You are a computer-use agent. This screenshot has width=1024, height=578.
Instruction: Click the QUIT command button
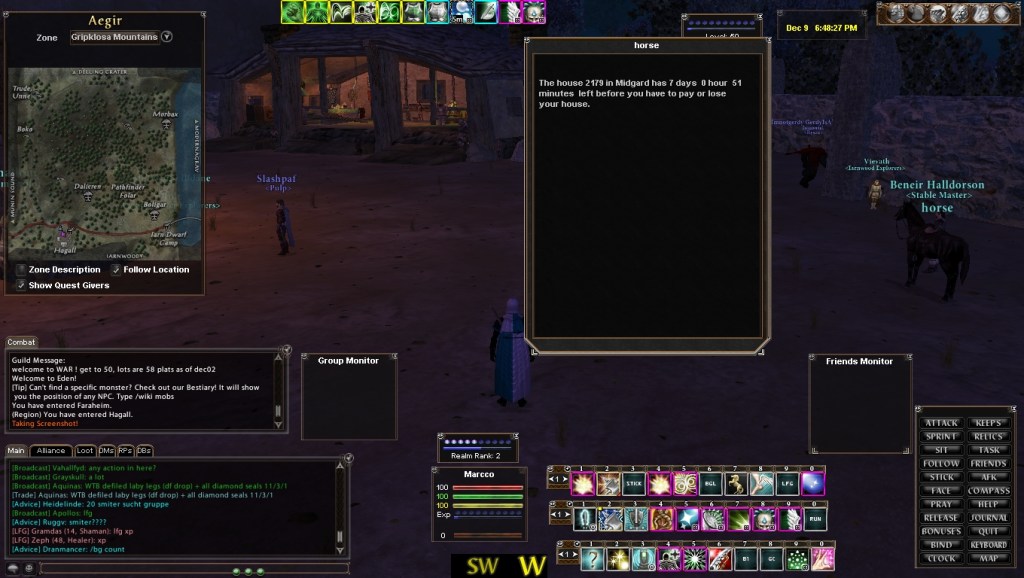(x=988, y=531)
